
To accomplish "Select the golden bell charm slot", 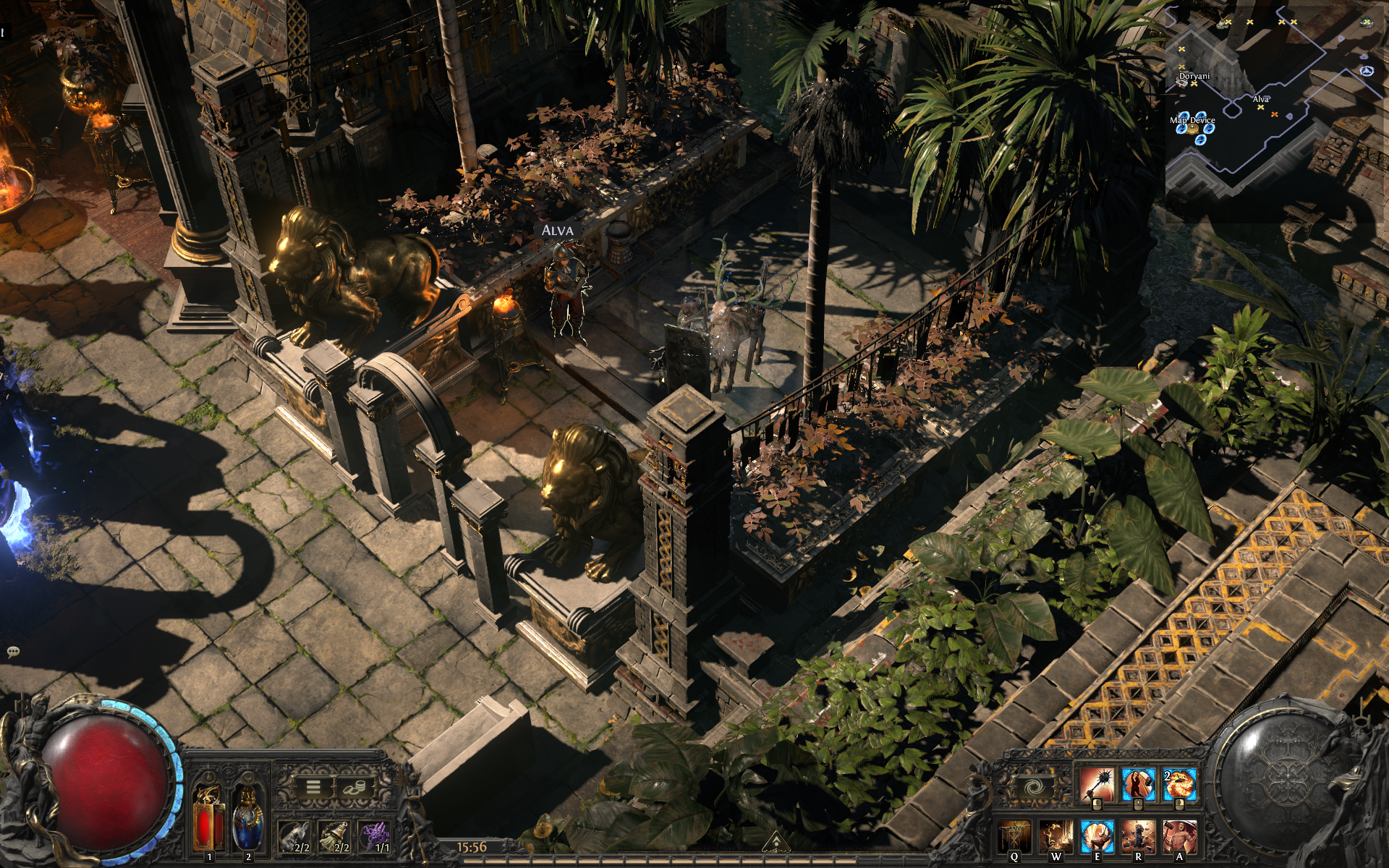I will (x=335, y=837).
